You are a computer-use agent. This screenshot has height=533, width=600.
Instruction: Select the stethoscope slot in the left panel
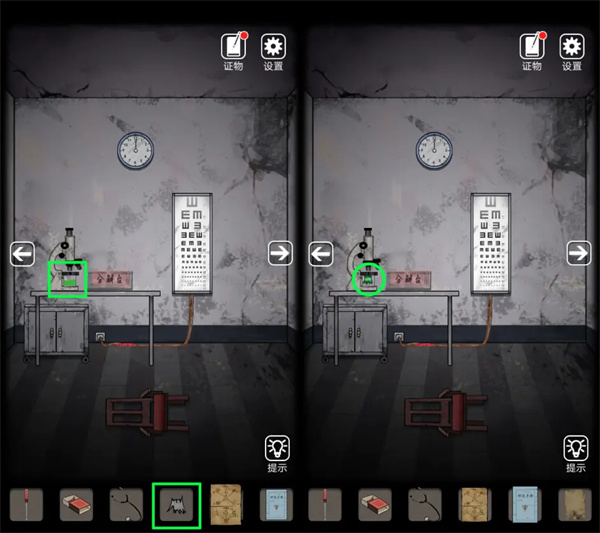tap(126, 505)
